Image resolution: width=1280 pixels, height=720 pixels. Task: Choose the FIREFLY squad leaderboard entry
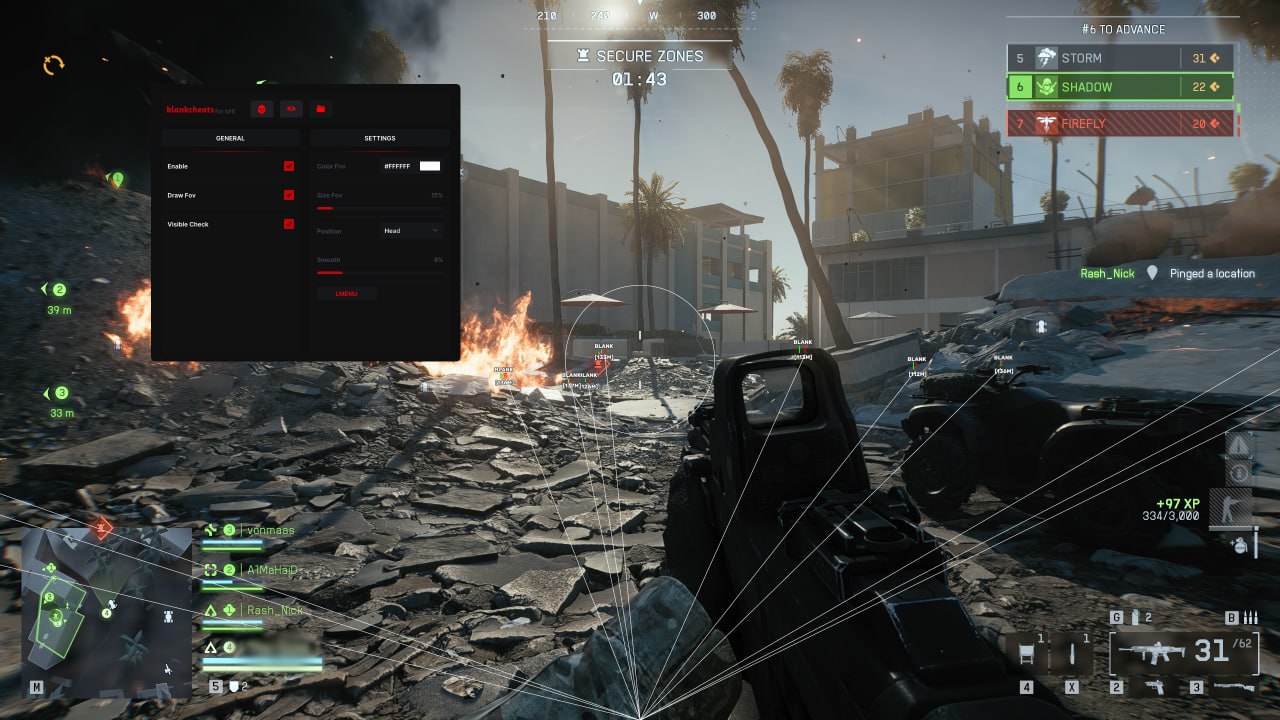click(1120, 124)
